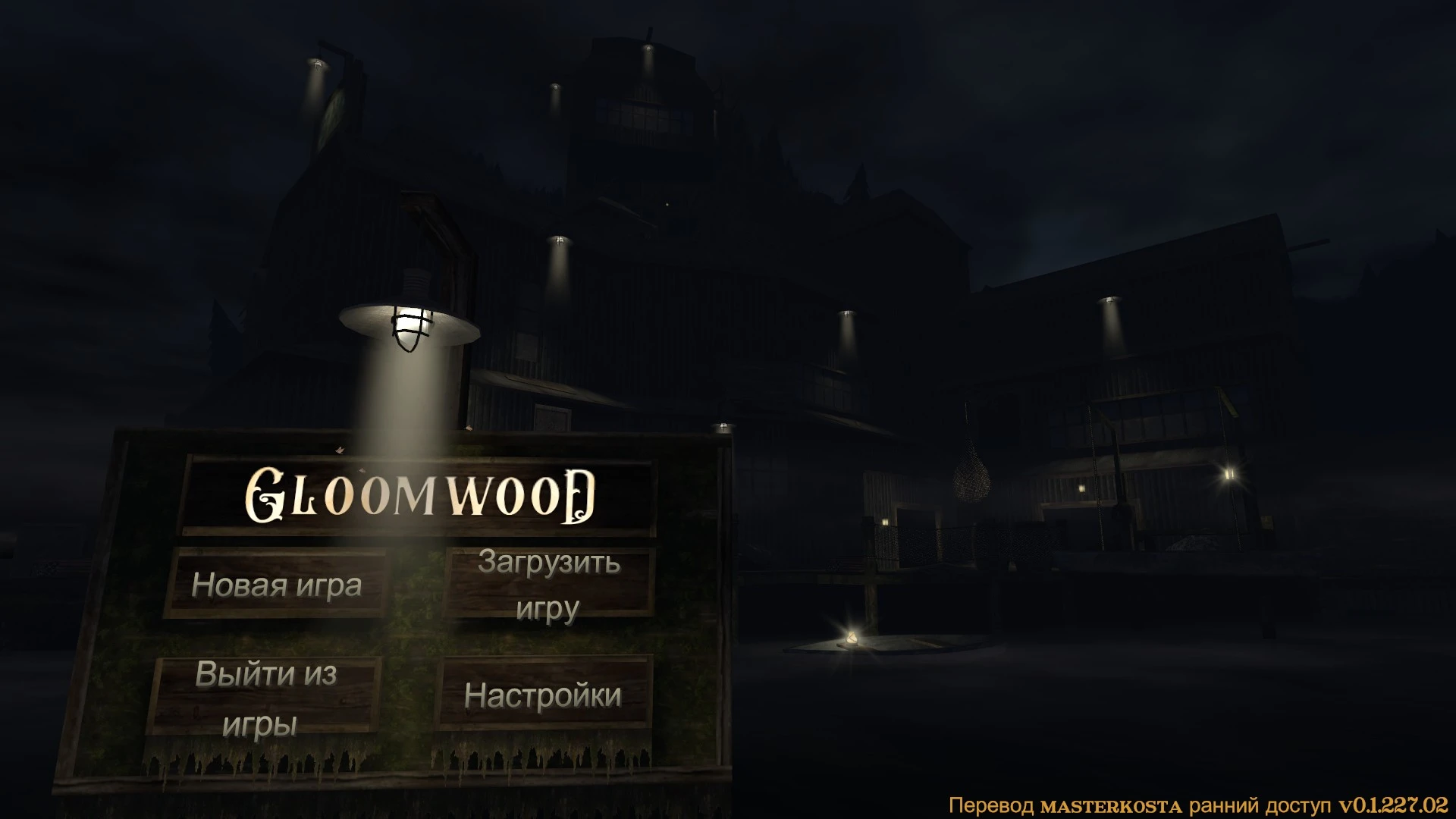1456x819 pixels.
Task: Select the lit lamp on the far right pier
Action: pyautogui.click(x=1228, y=473)
